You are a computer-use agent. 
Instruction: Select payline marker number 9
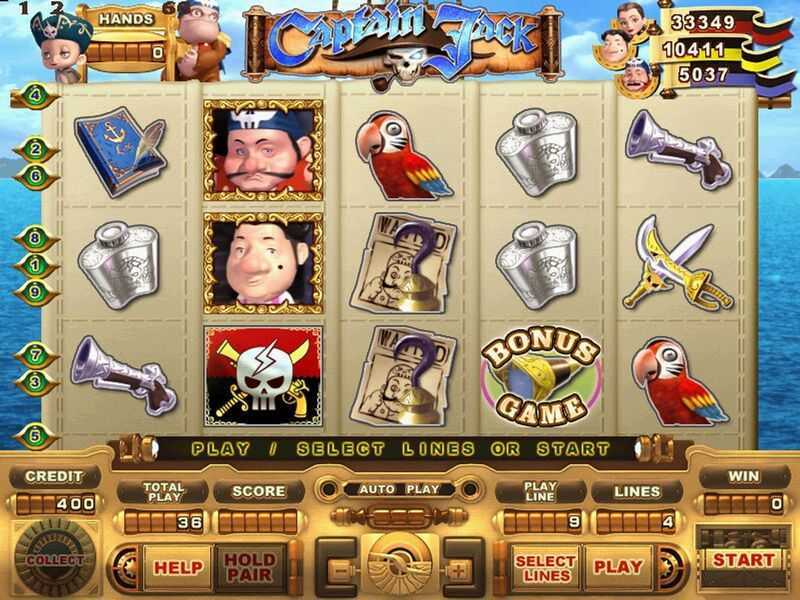(36, 292)
